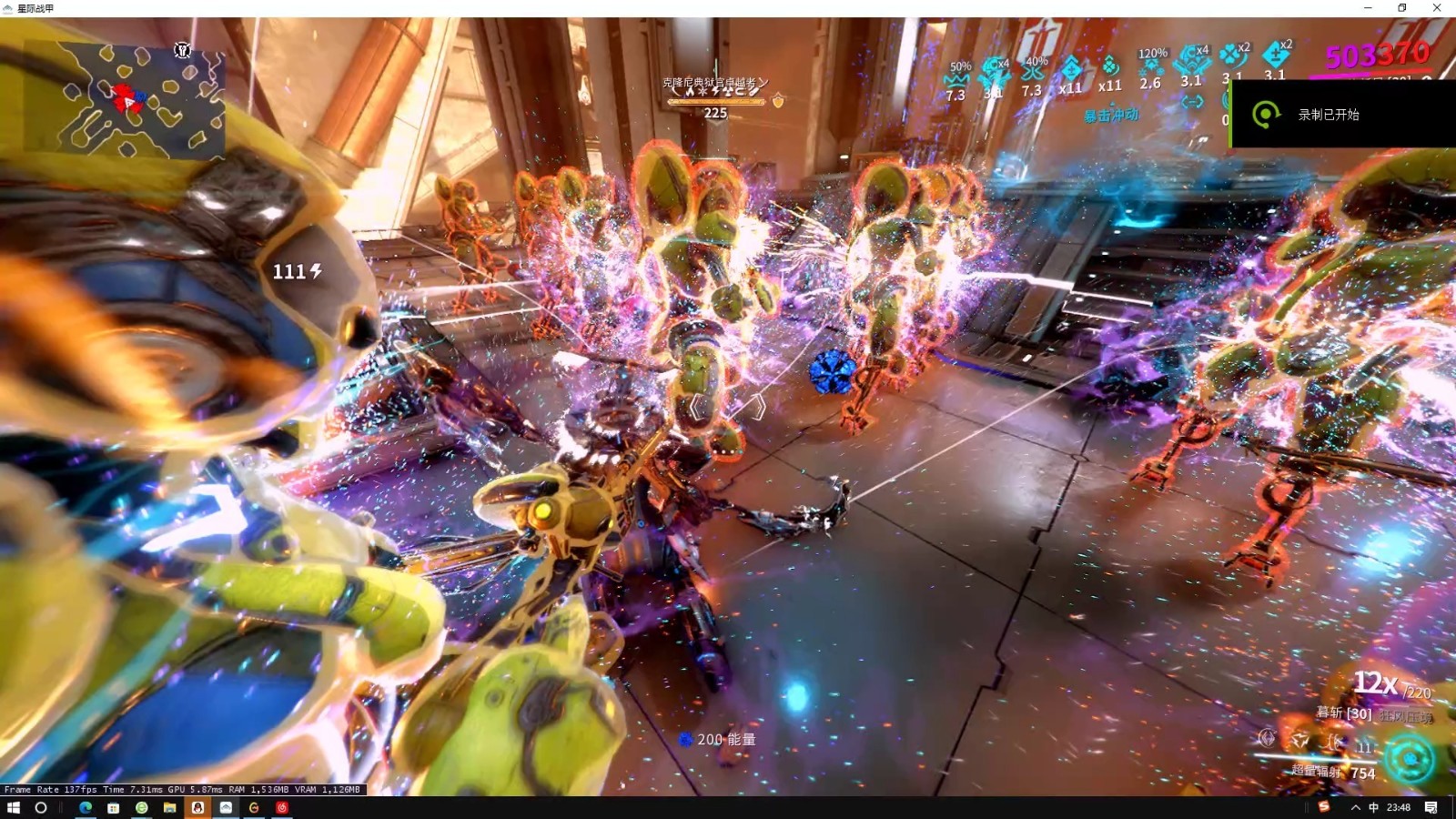Screen dimensions: 1456x819
Task: Activate the glowing cyan circular ability
Action: click(x=1410, y=759)
